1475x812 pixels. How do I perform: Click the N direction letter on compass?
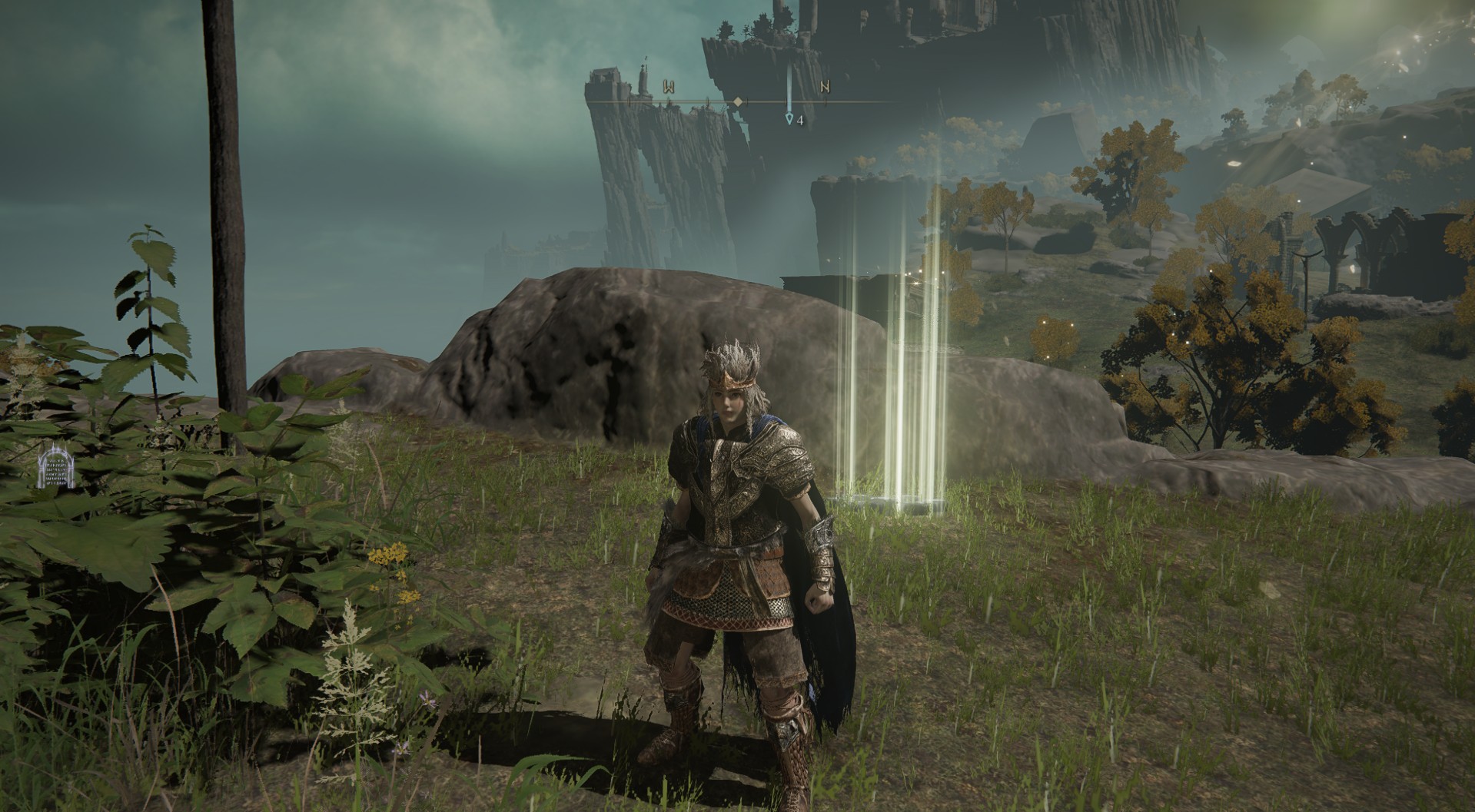click(x=825, y=87)
